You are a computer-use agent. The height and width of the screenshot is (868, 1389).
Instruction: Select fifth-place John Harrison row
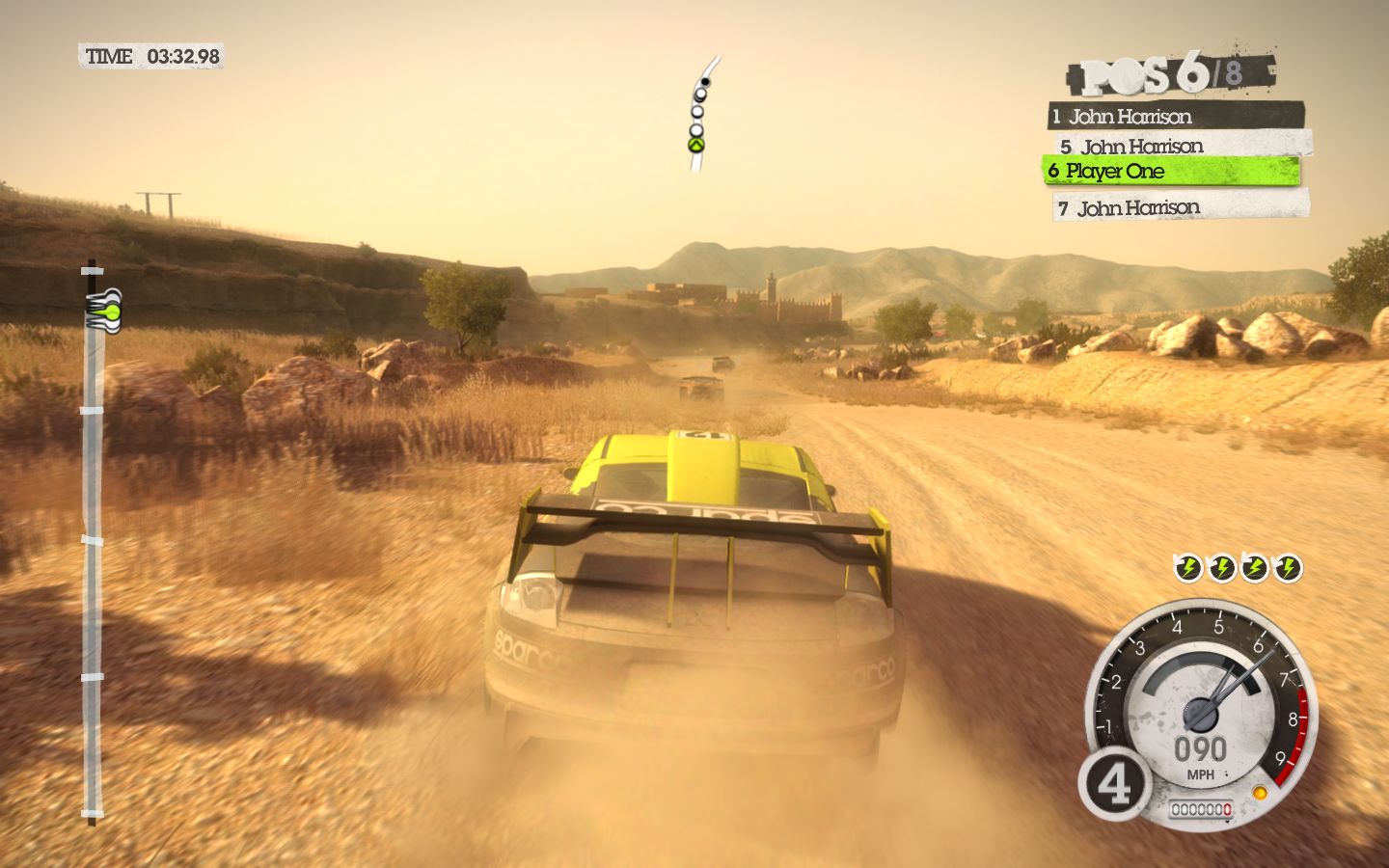1183,146
